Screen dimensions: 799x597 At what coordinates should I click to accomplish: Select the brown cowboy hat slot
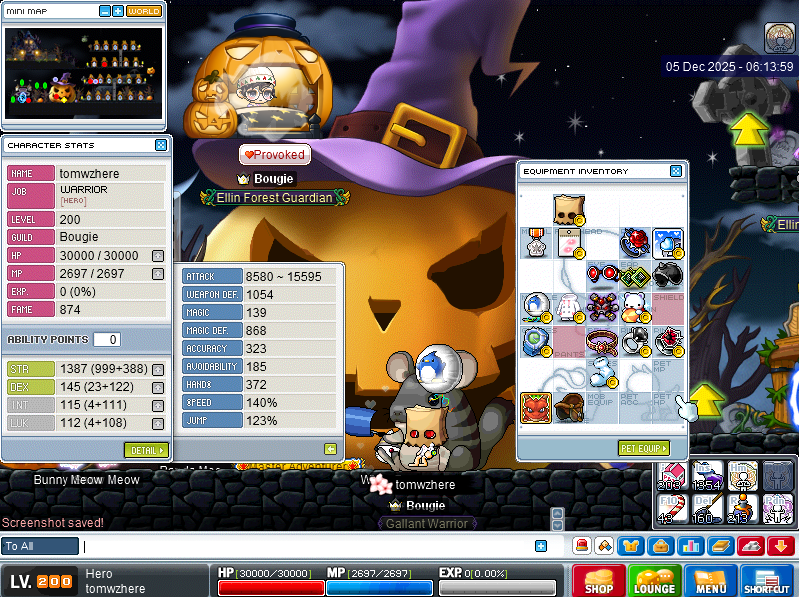[567, 407]
